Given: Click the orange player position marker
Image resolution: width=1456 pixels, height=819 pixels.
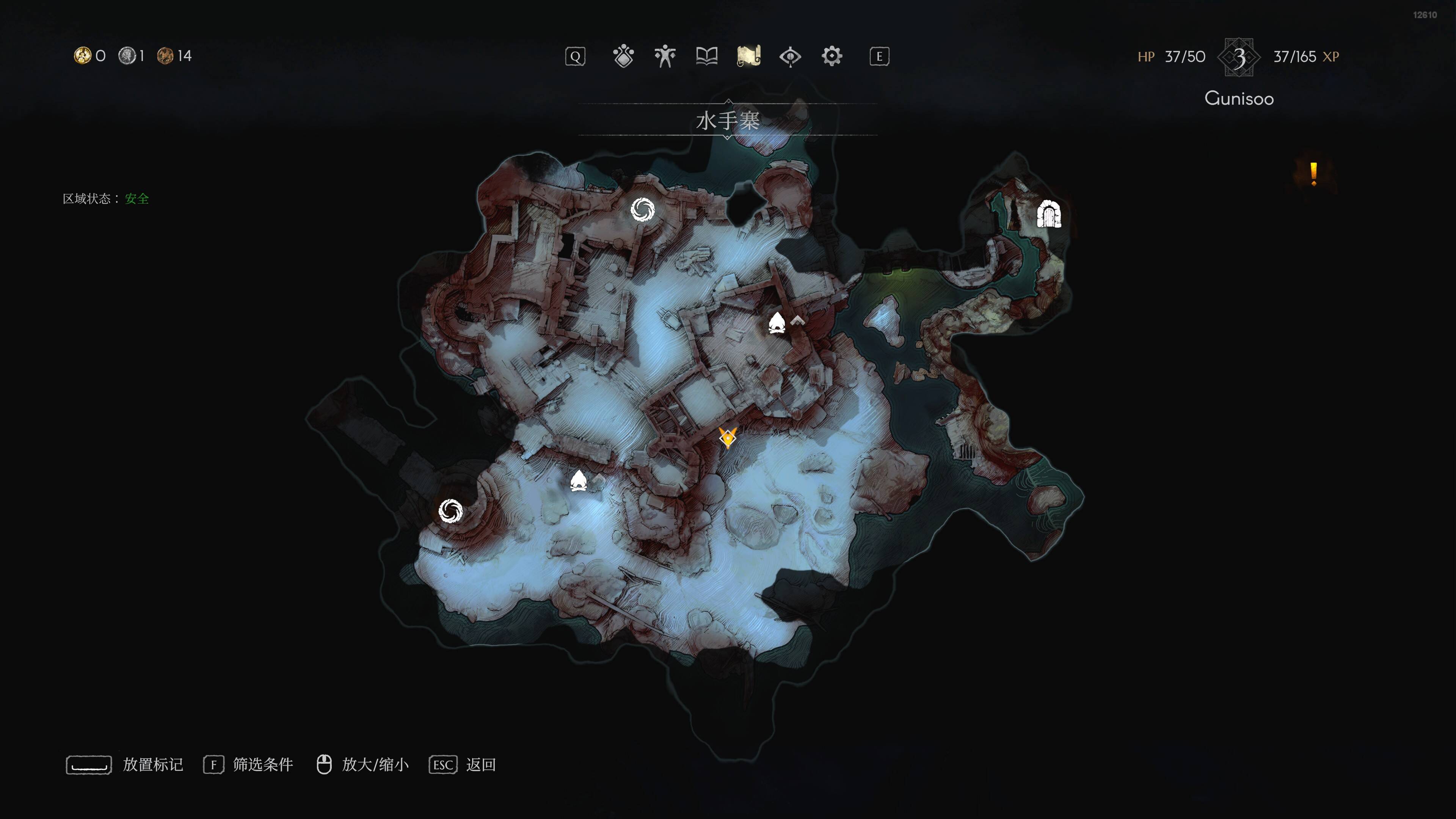Looking at the screenshot, I should tap(728, 438).
